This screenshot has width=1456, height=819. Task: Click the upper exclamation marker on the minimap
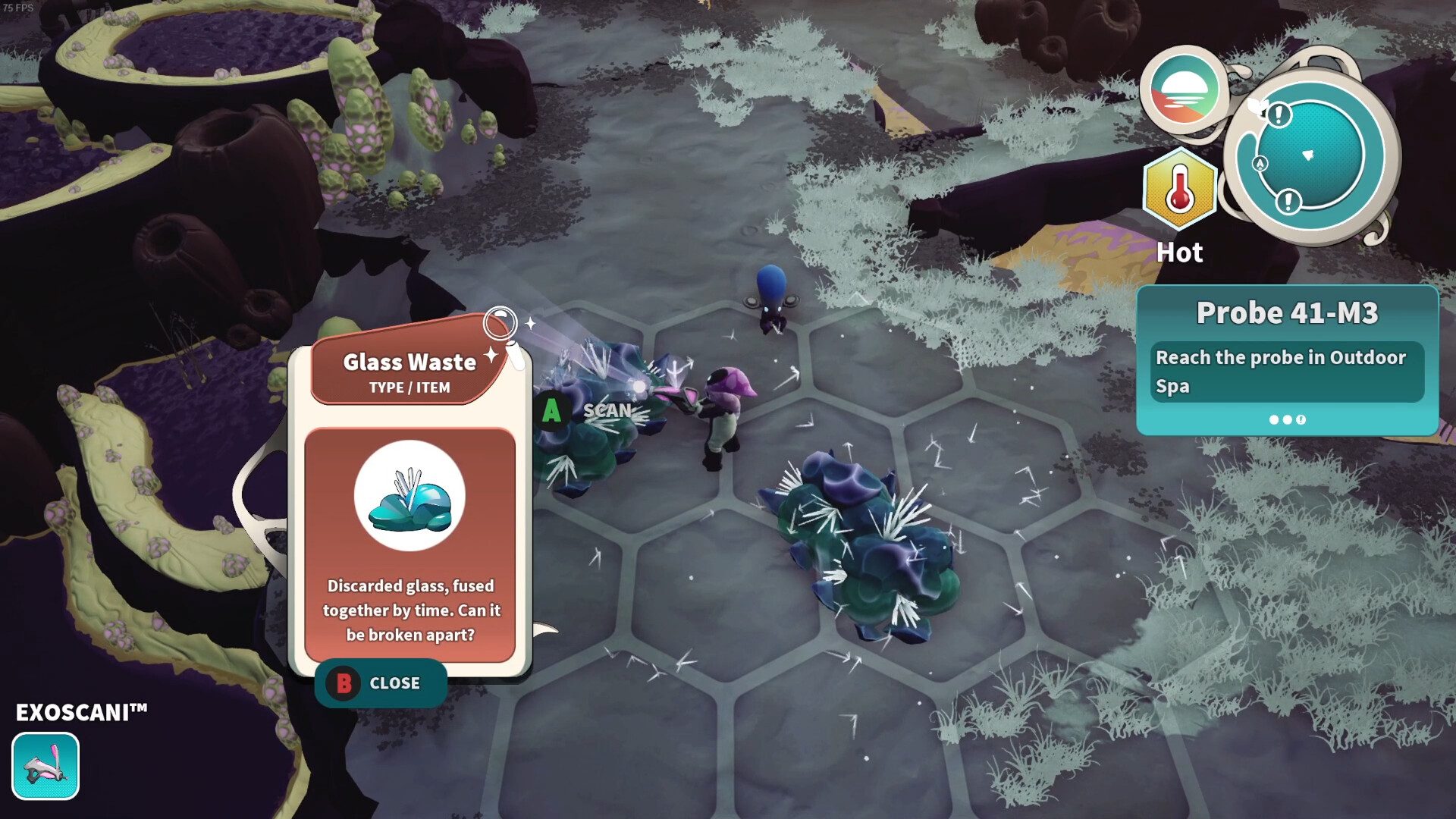(1279, 115)
